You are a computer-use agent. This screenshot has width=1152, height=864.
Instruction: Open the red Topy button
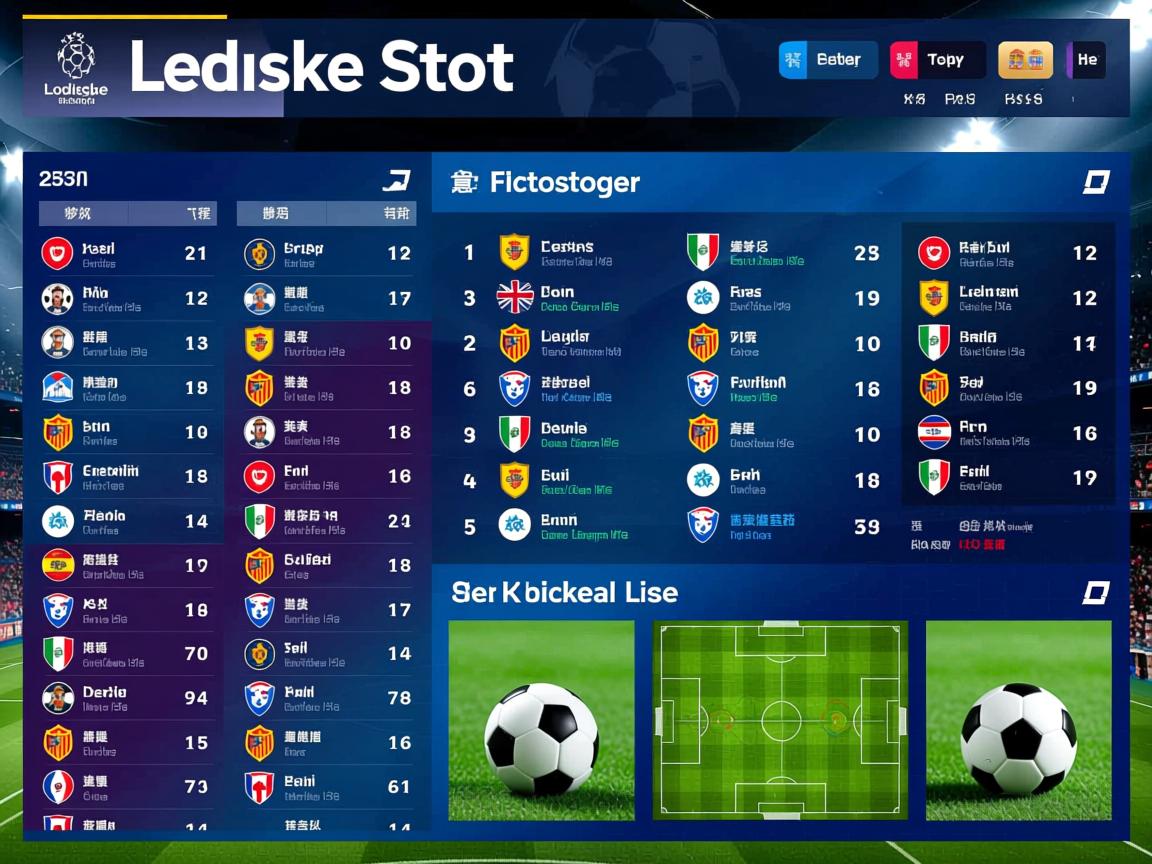937,60
